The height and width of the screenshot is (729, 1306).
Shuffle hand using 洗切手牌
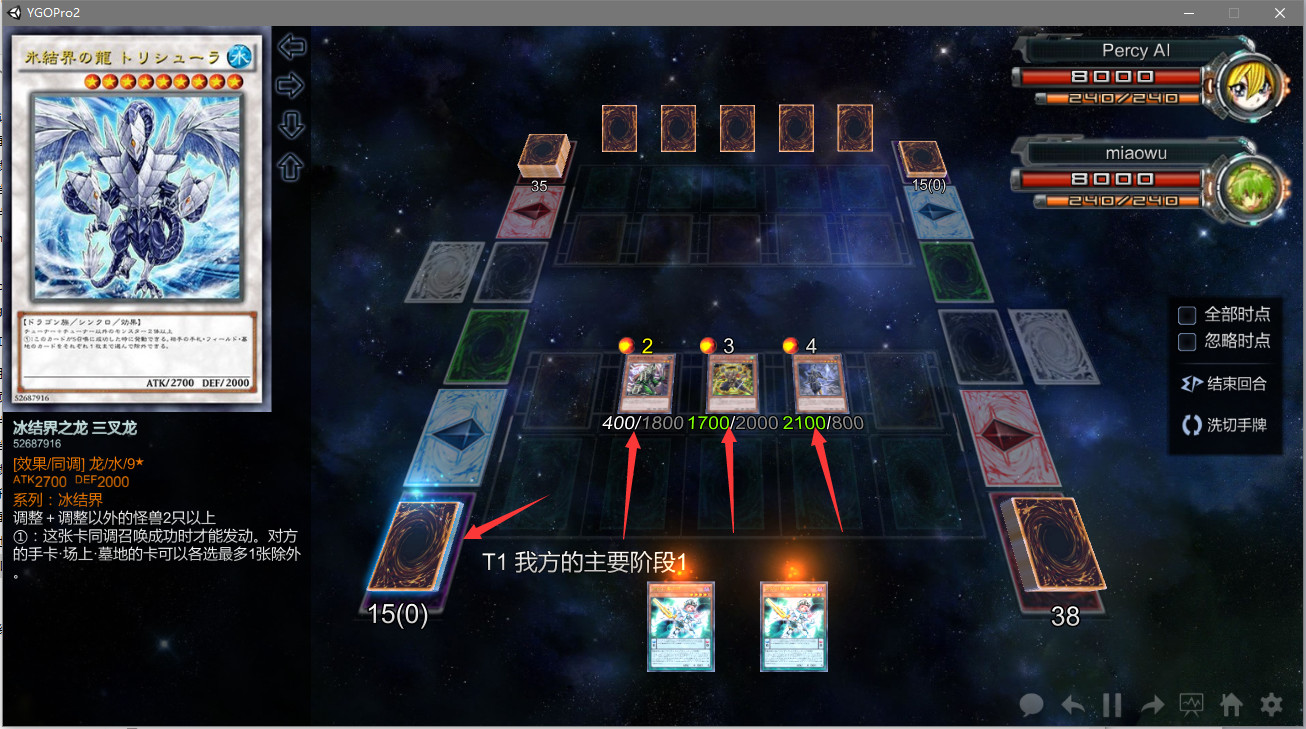pos(1224,425)
